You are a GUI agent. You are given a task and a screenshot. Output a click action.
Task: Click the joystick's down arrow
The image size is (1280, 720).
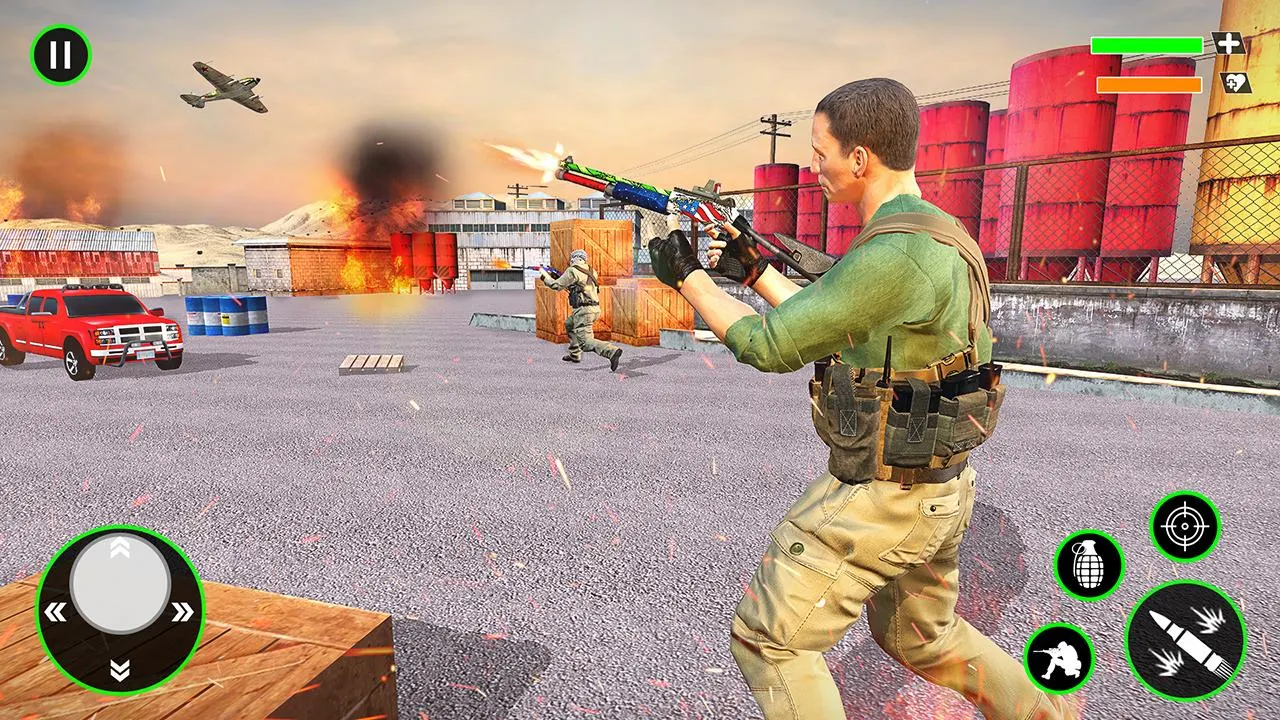coord(120,668)
